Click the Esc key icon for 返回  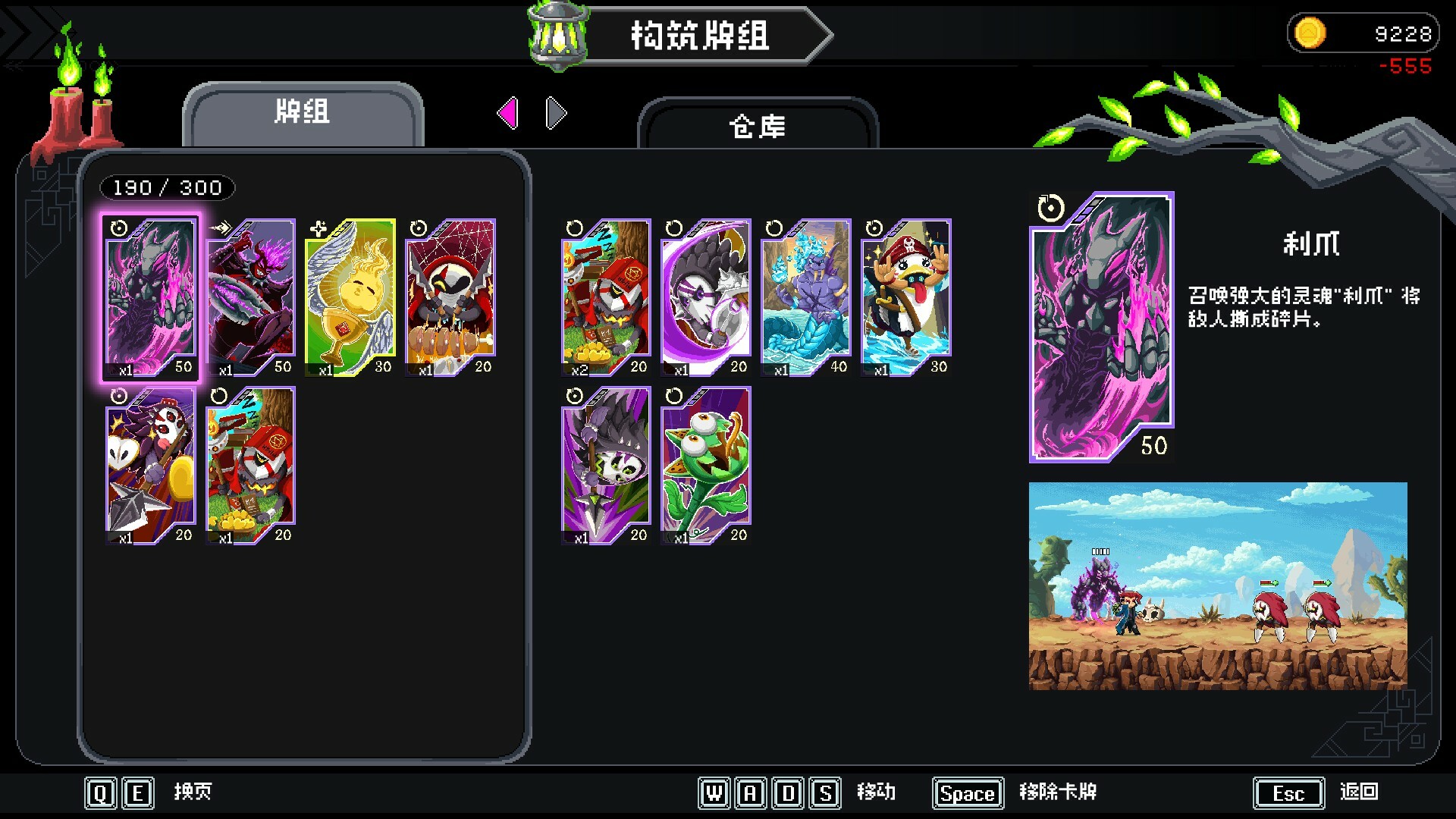[x=1288, y=793]
